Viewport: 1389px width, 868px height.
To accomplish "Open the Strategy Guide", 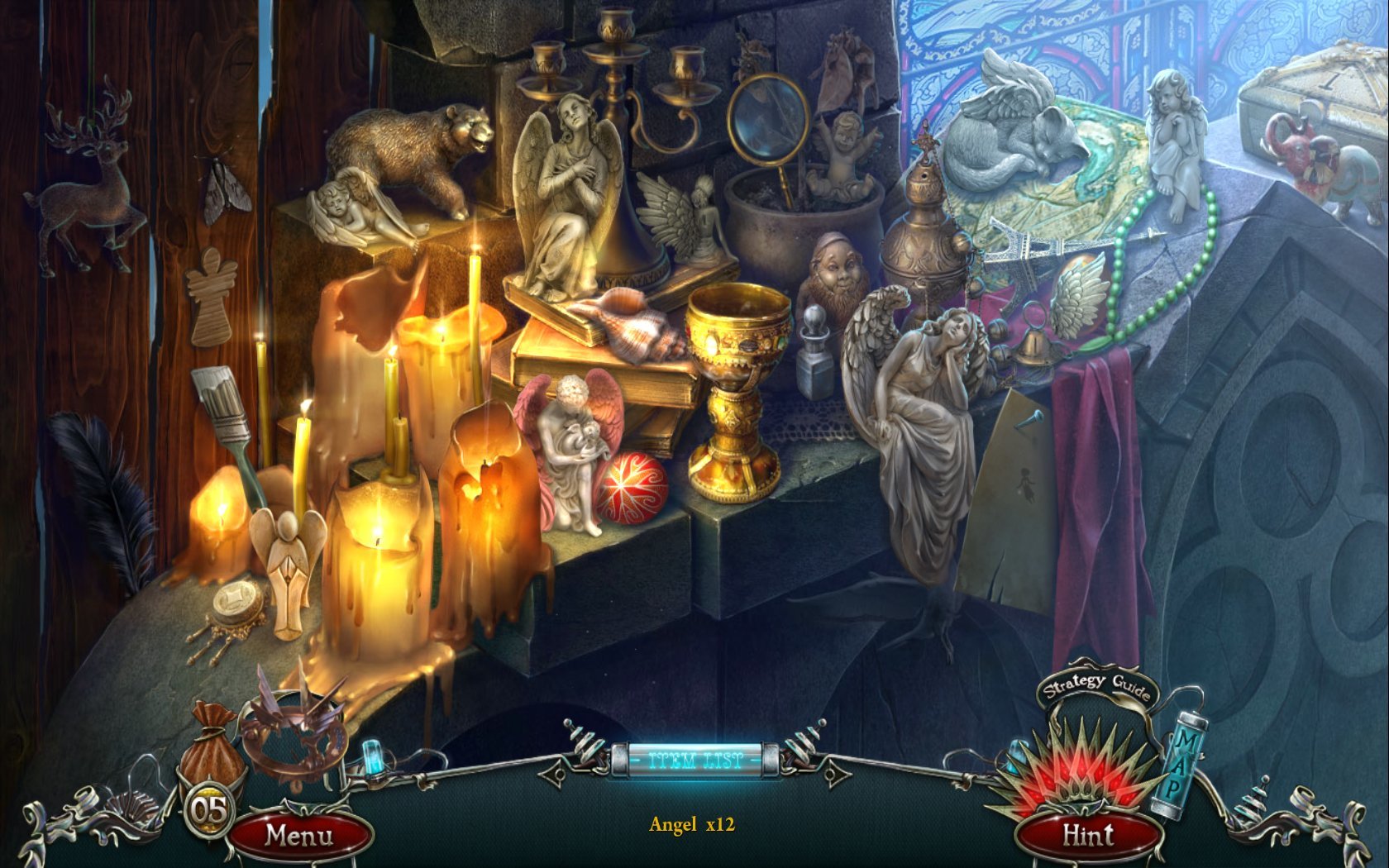I will (1096, 685).
